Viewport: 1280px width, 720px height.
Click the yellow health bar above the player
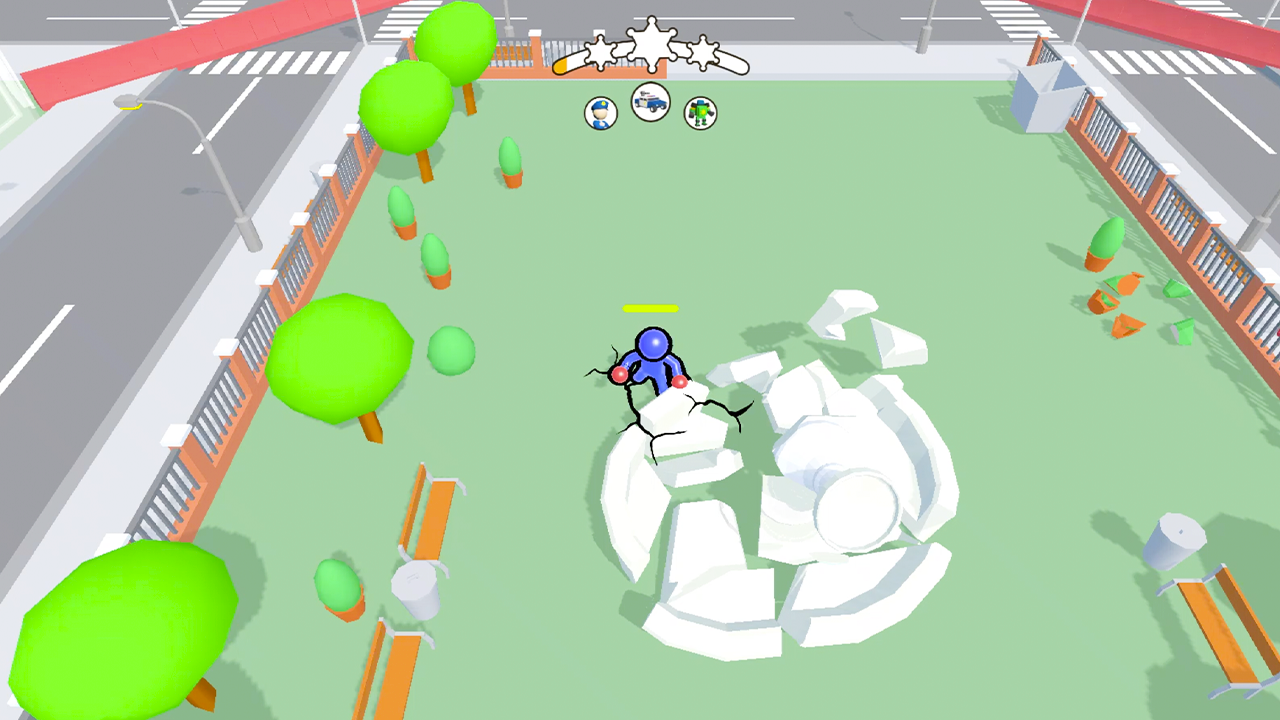pyautogui.click(x=650, y=310)
